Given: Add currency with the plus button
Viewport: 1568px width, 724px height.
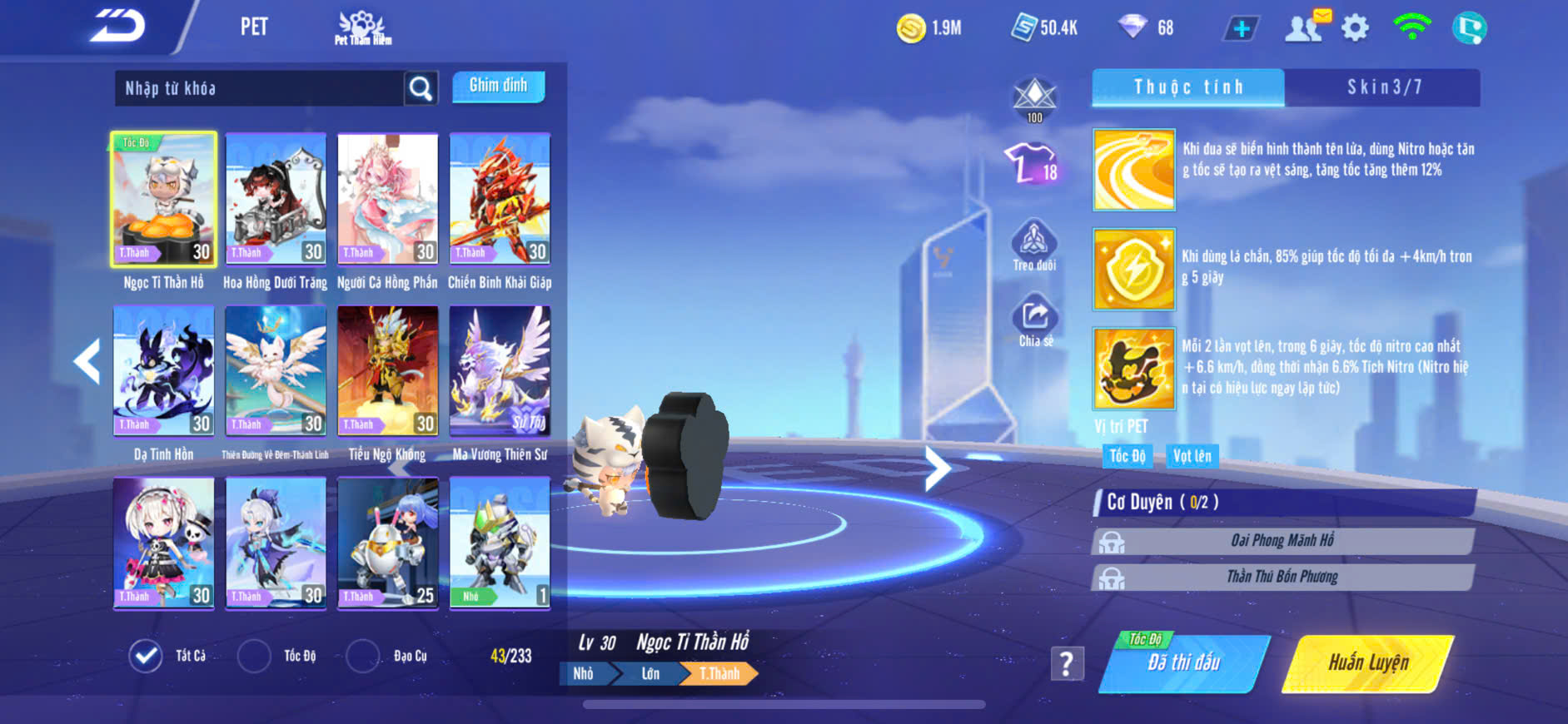Looking at the screenshot, I should point(1241,28).
